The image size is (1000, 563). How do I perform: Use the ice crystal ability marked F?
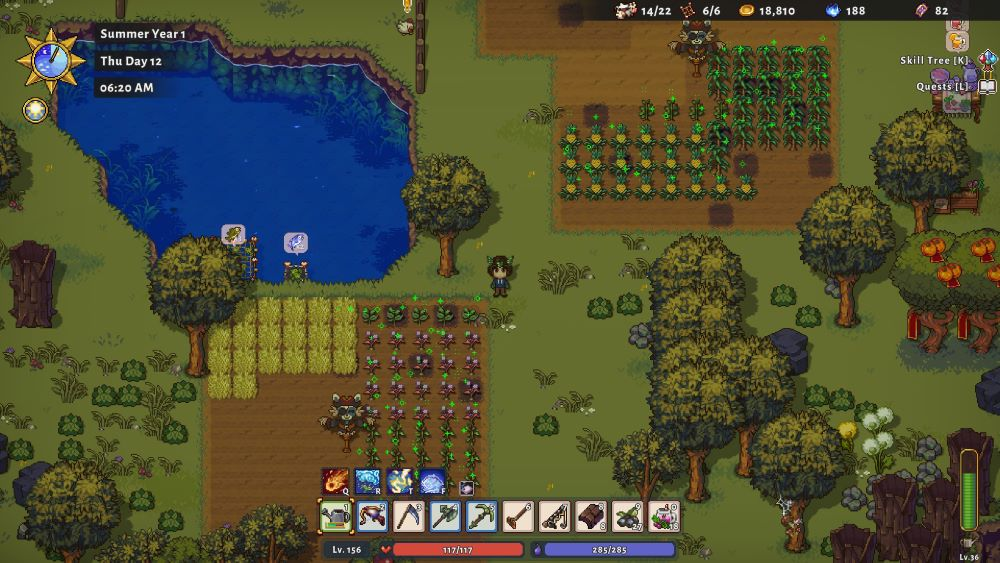433,481
